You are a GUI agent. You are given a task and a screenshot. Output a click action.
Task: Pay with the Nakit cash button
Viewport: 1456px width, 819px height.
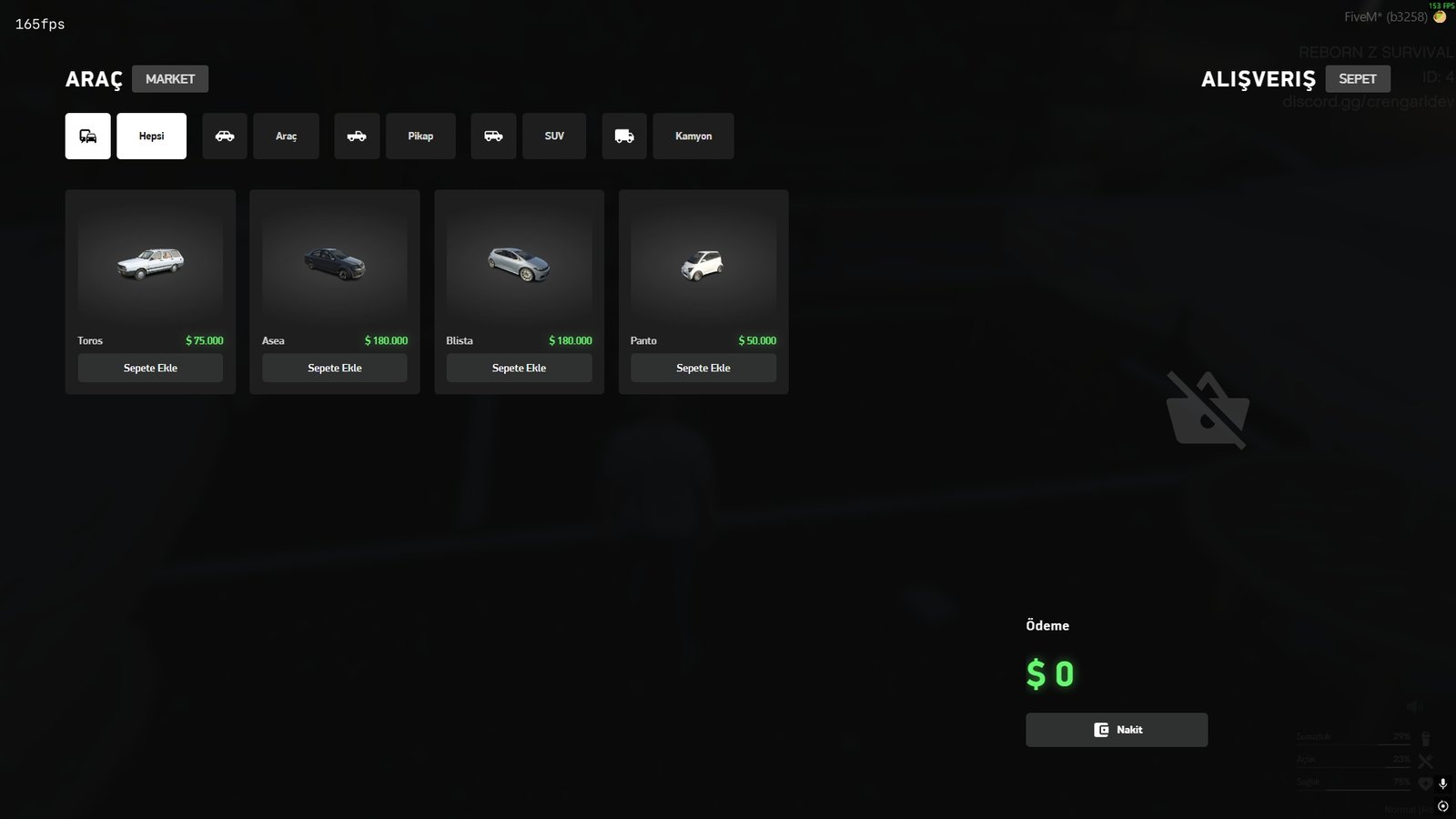[x=1117, y=730]
